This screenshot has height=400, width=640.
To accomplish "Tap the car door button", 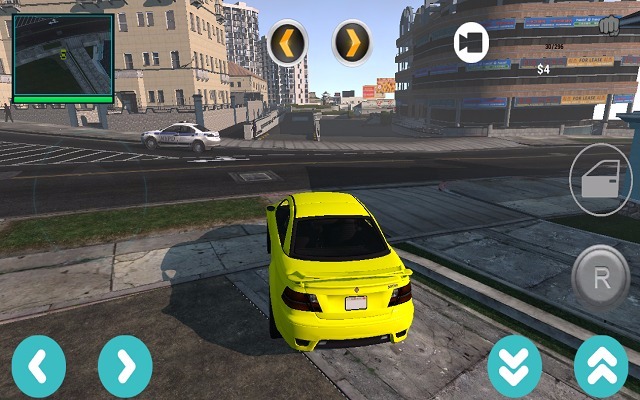I will (x=601, y=180).
